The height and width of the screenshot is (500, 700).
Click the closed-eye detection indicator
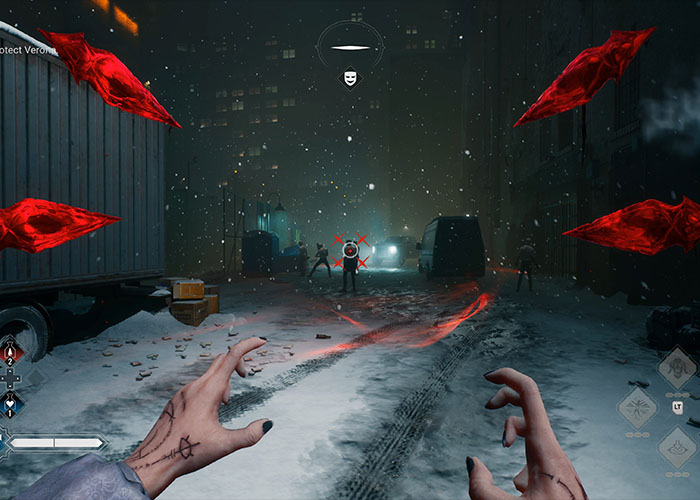[x=350, y=47]
